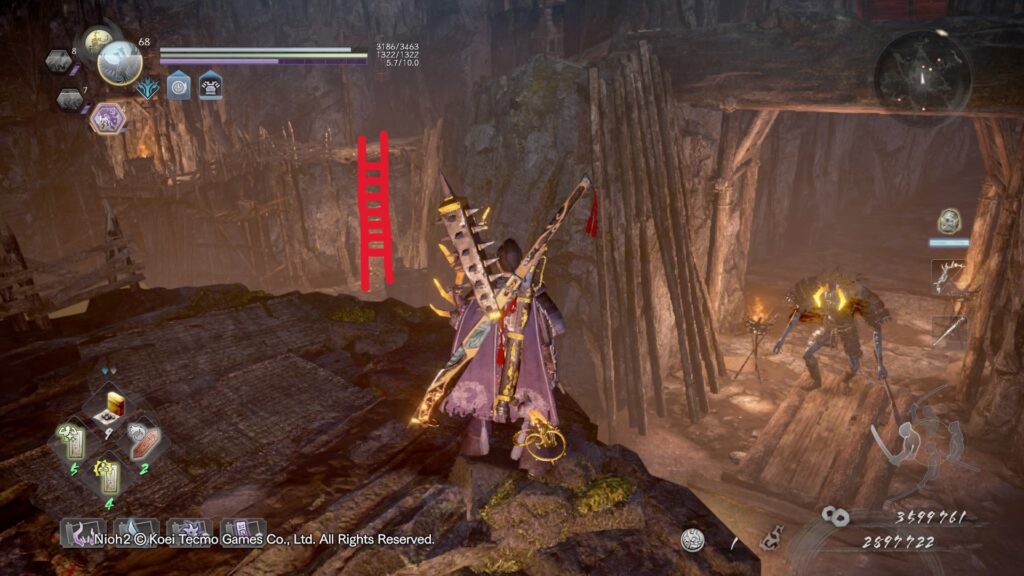Click the helmet armor buff icon
Image resolution: width=1024 pixels, height=576 pixels.
tap(210, 86)
